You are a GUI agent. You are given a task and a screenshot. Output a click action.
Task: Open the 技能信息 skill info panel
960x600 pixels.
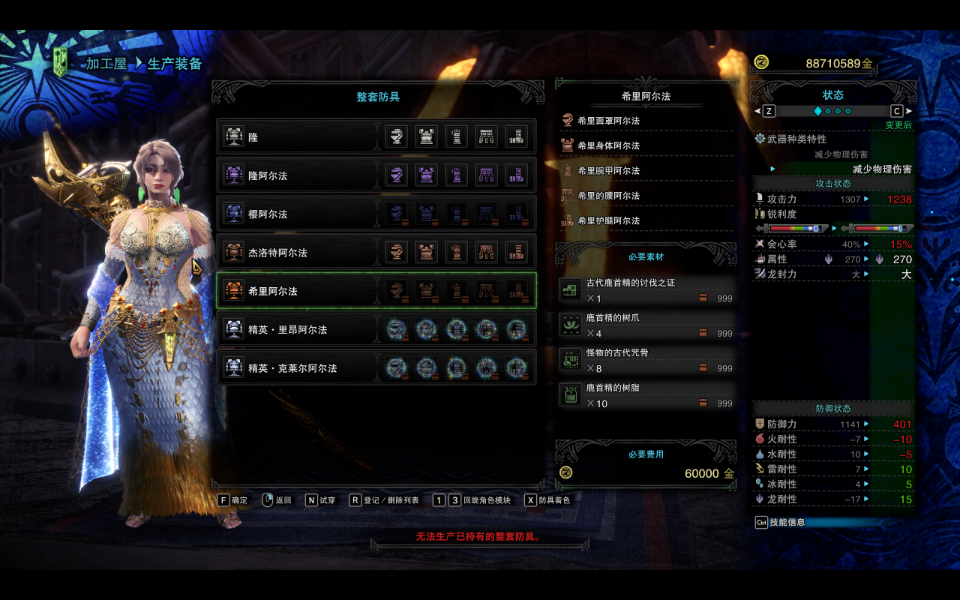pyautogui.click(x=790, y=522)
